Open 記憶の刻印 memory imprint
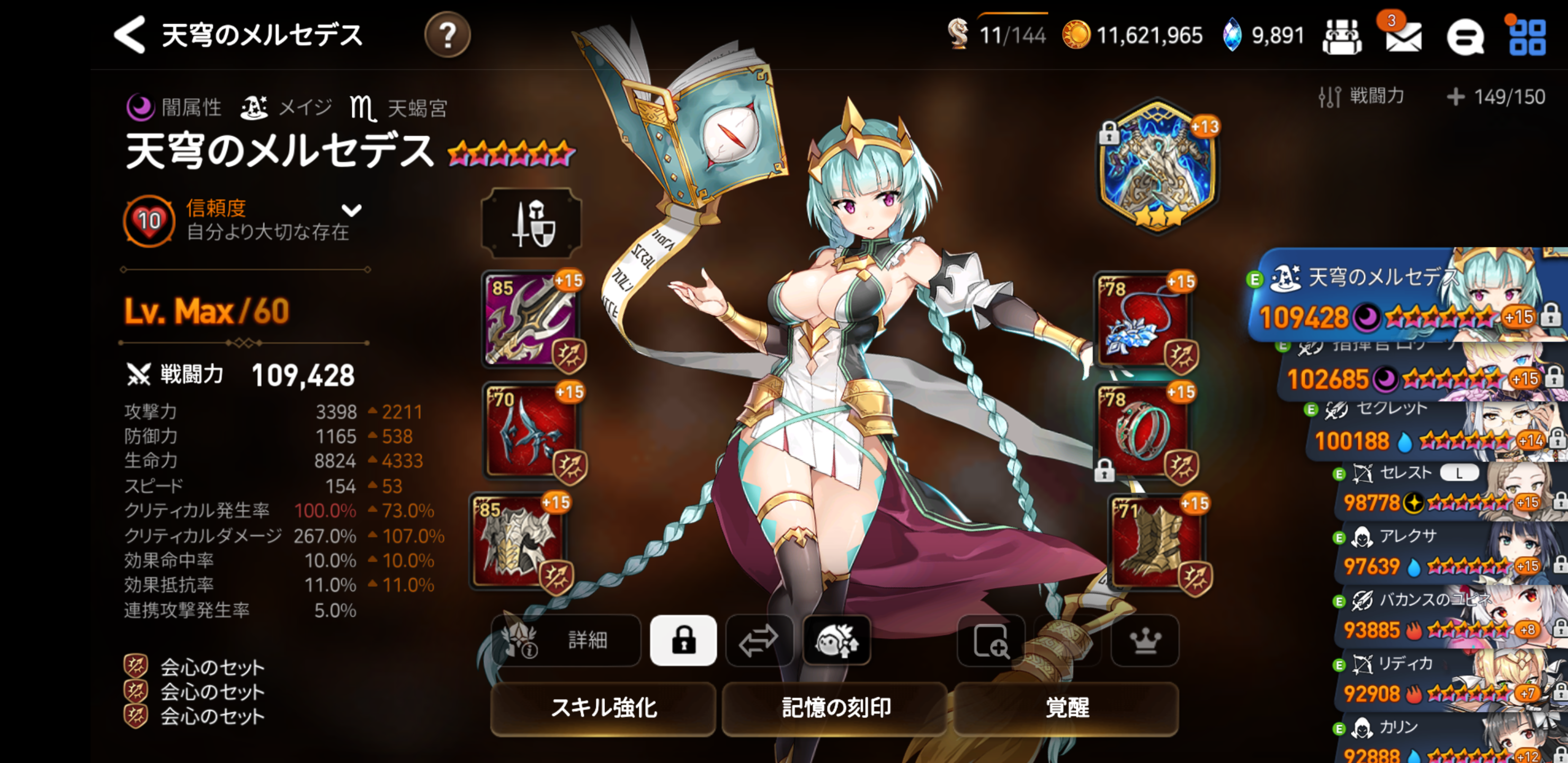The image size is (1568, 763). 835,707
